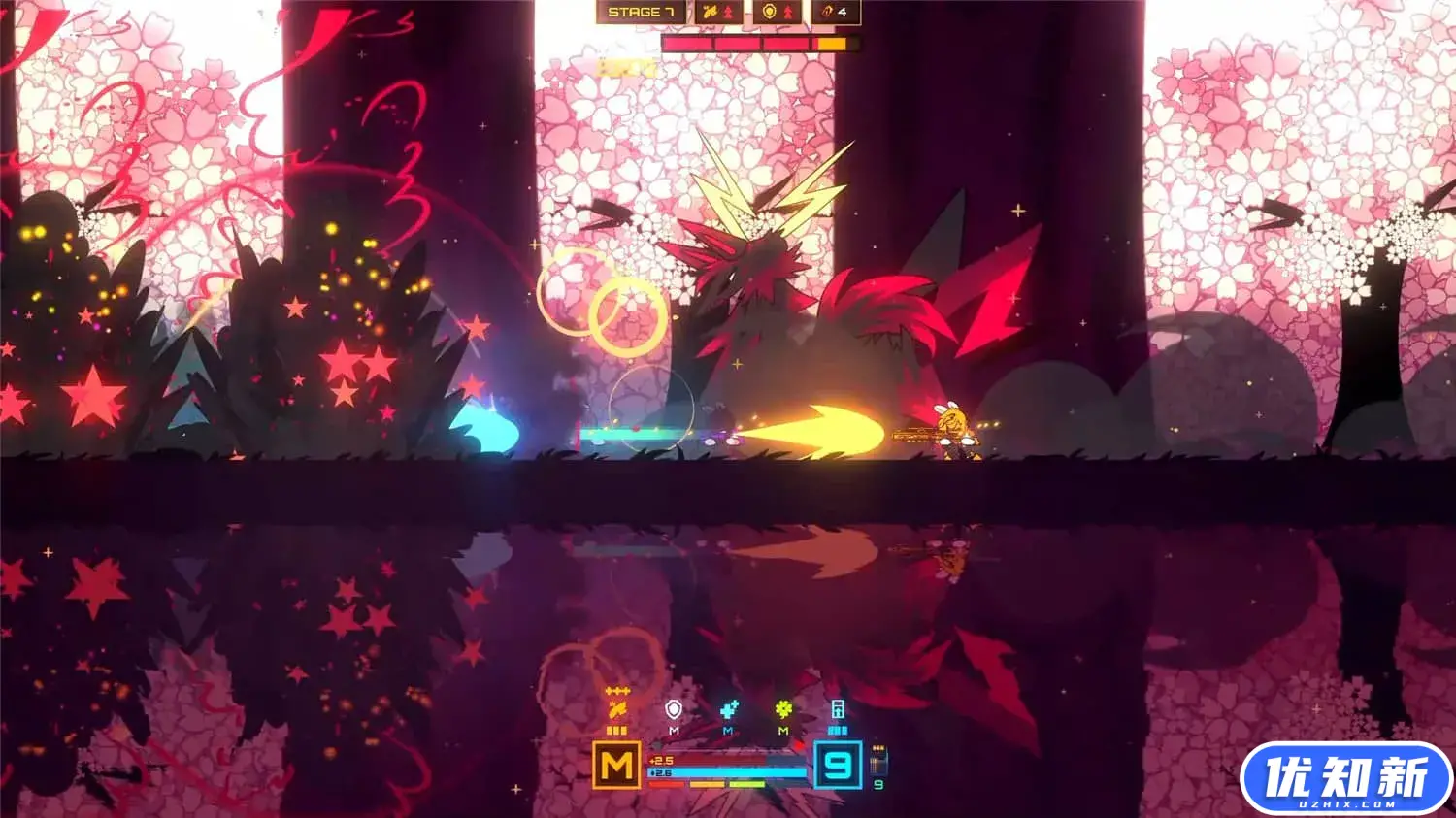The height and width of the screenshot is (818, 1456).
Task: Click the Stage 7 indicator panel
Action: pyautogui.click(x=641, y=12)
